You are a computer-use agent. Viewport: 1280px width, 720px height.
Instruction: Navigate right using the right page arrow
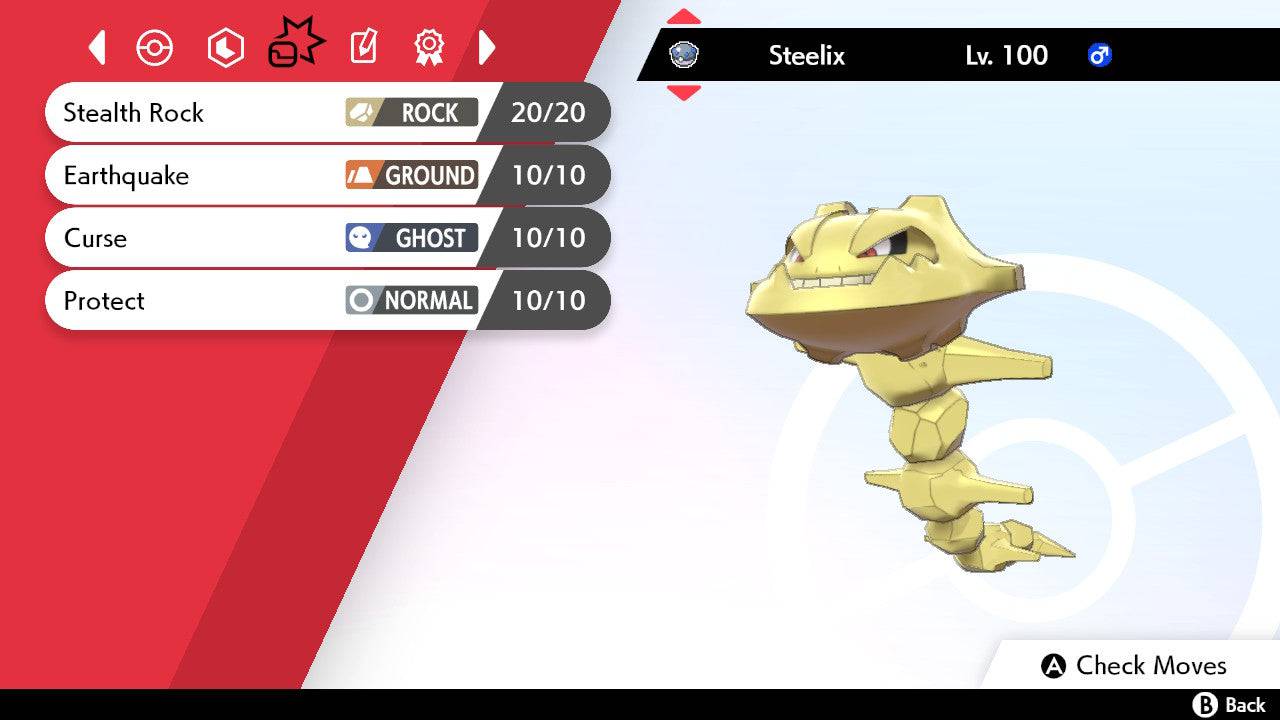[487, 47]
